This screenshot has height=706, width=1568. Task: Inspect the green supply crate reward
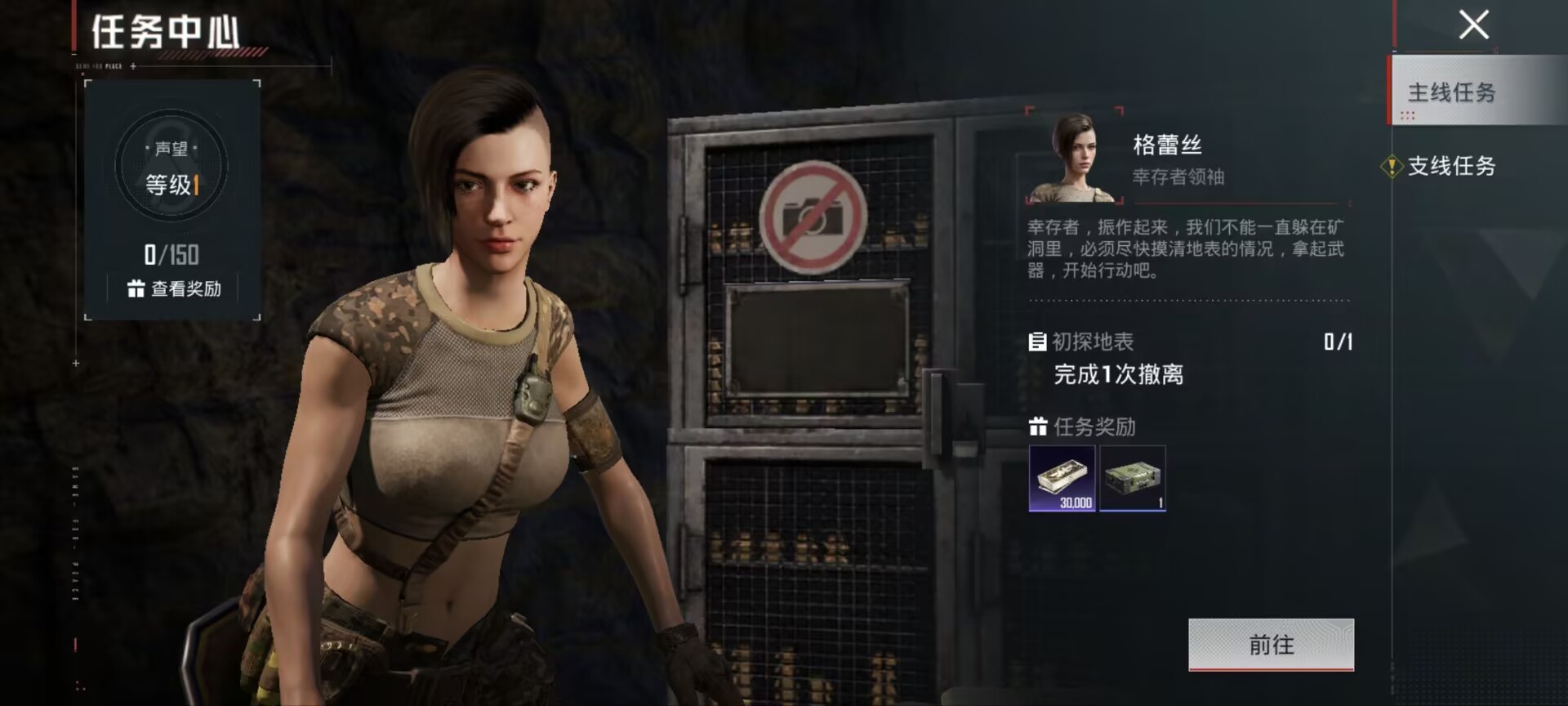(x=1133, y=479)
